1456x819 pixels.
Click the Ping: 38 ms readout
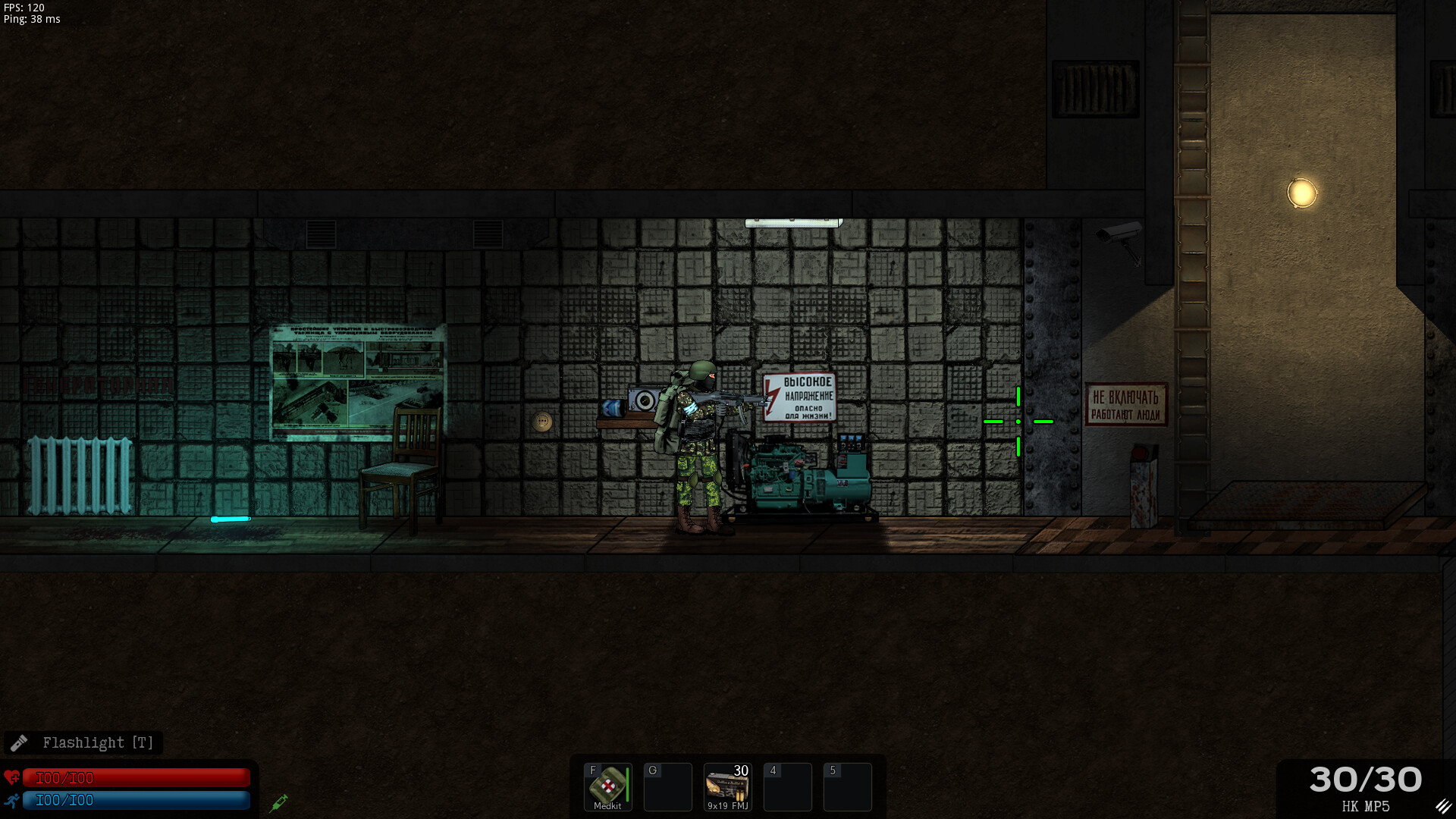pos(32,20)
